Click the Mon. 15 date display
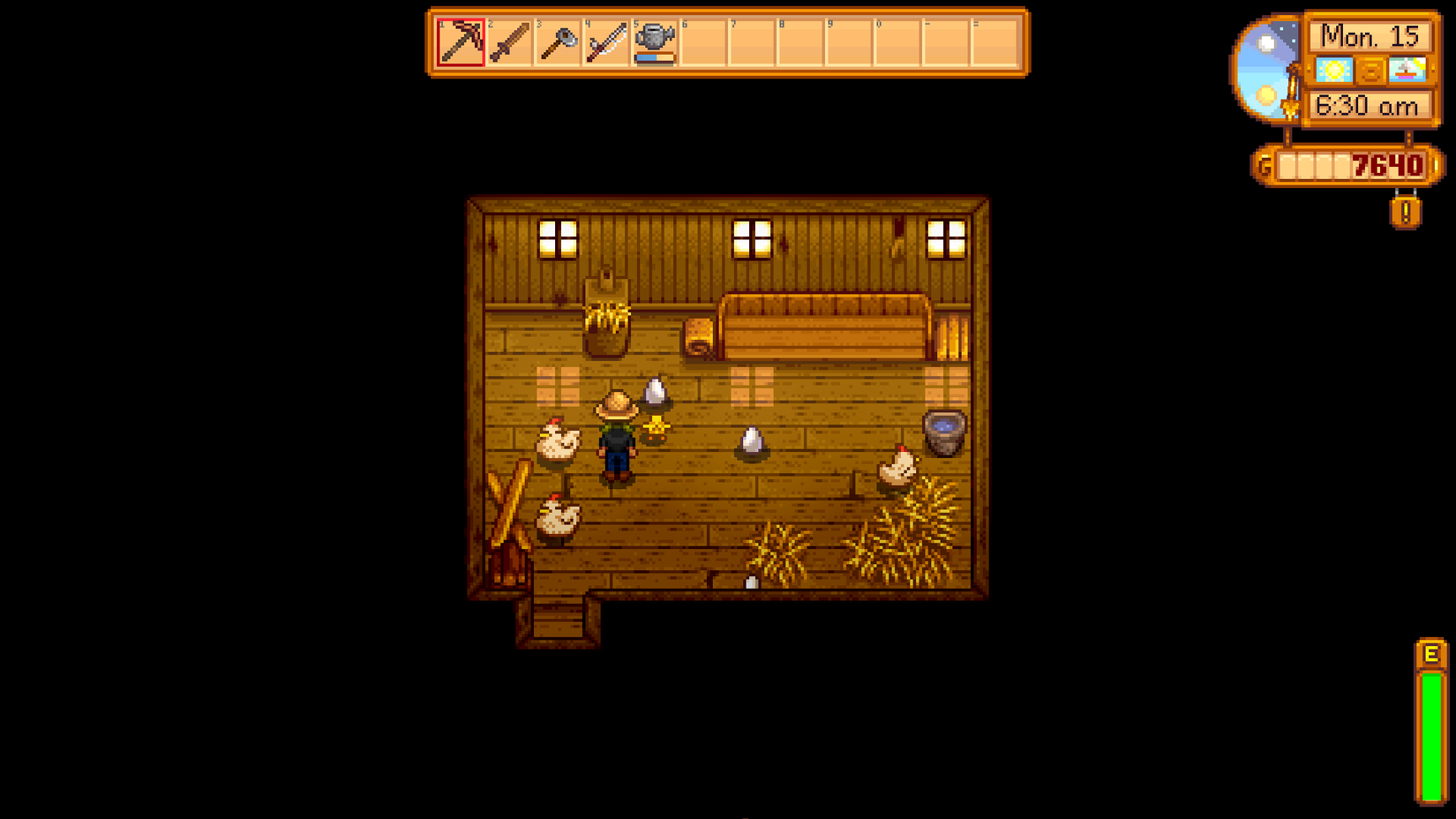The width and height of the screenshot is (1456, 819). coord(1371,37)
